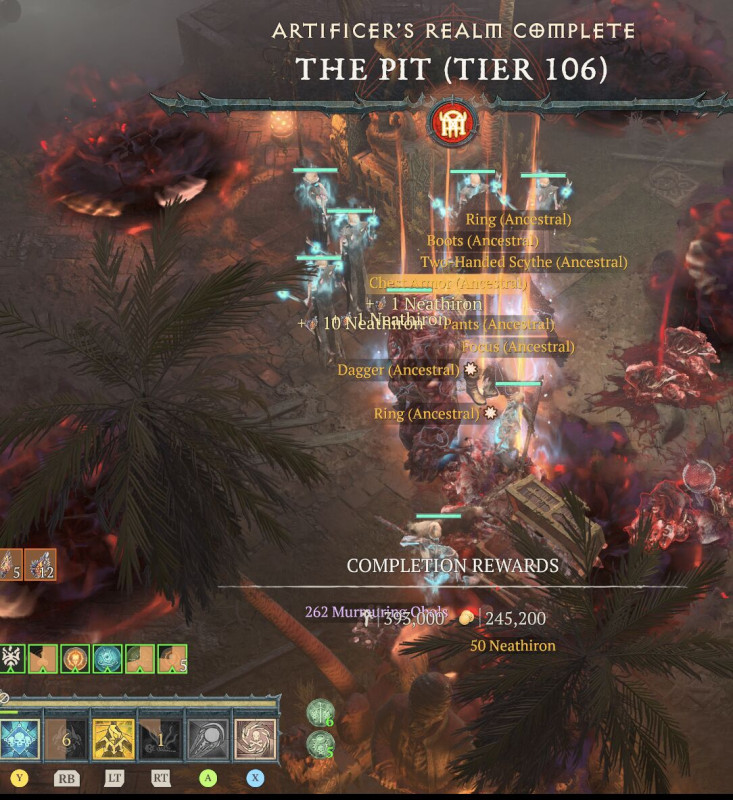Image resolution: width=733 pixels, height=800 pixels.
Task: Grab the Dagger (Ancestral) loot label
Action: (398, 370)
